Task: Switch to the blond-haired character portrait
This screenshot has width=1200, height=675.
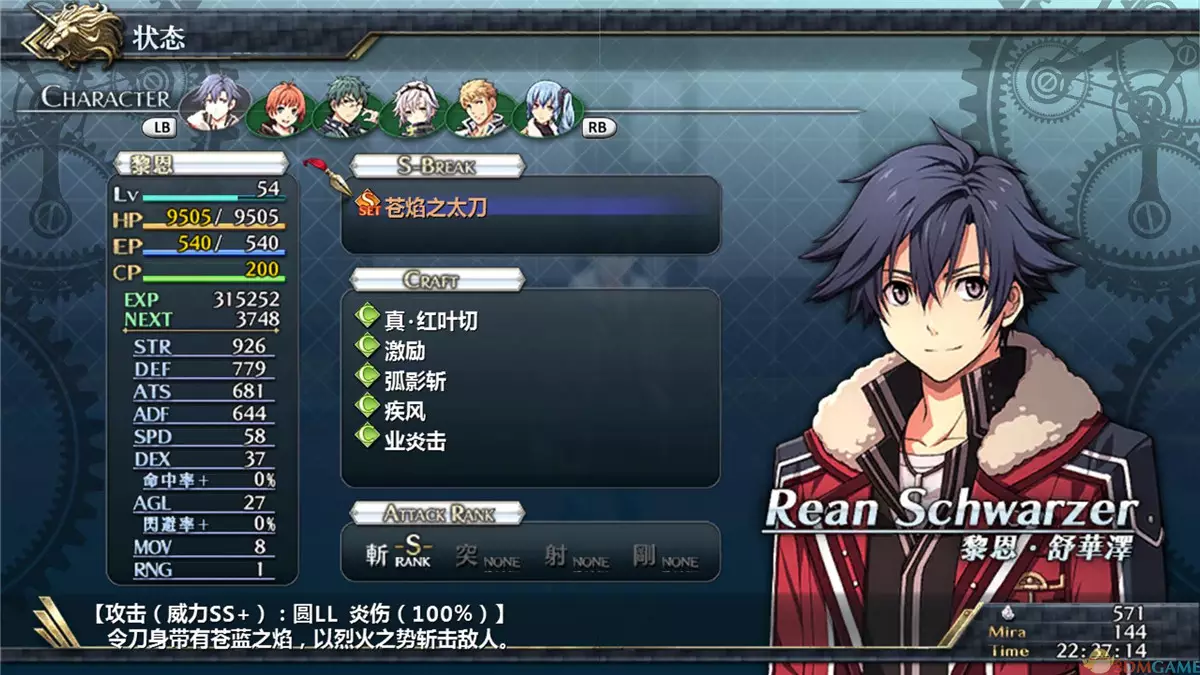Action: [x=478, y=109]
